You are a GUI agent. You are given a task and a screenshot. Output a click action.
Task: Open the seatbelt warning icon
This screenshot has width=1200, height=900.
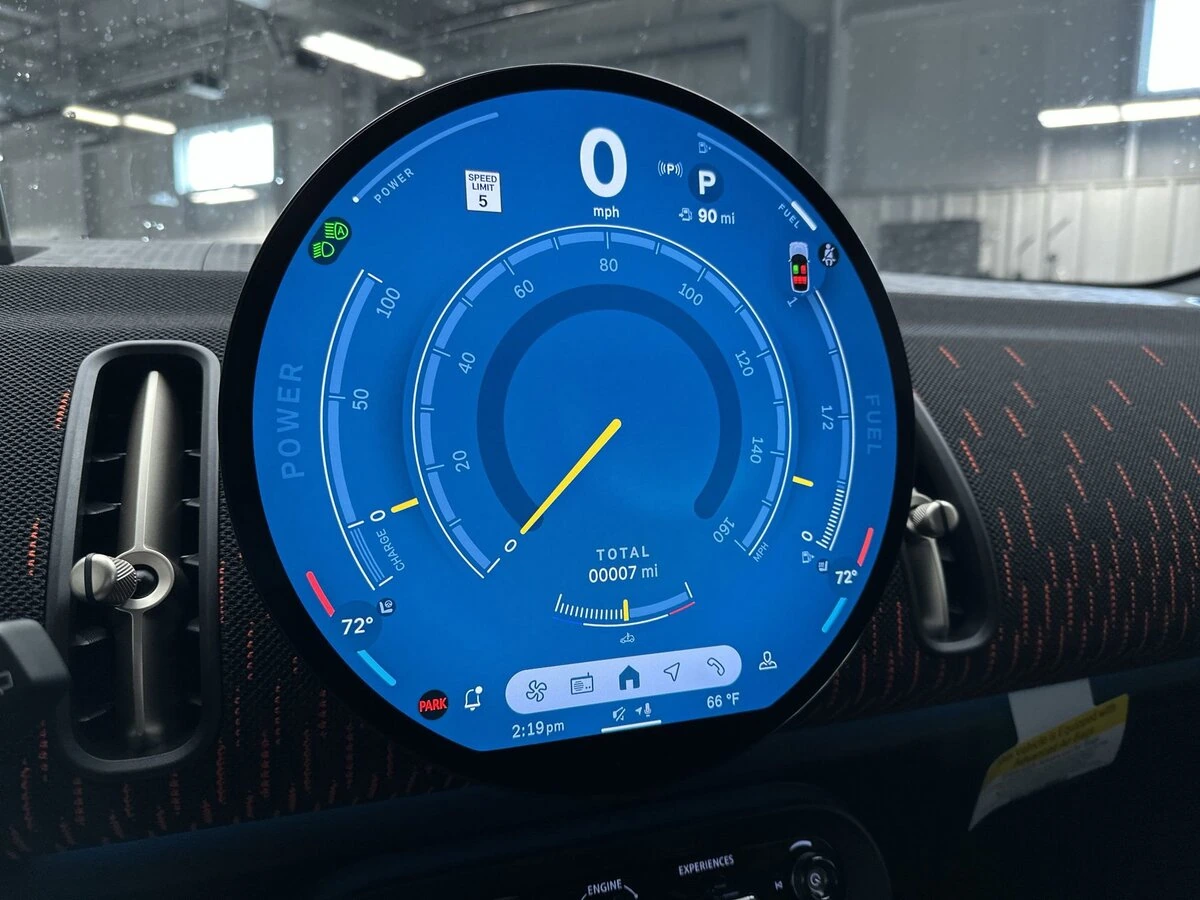(829, 254)
